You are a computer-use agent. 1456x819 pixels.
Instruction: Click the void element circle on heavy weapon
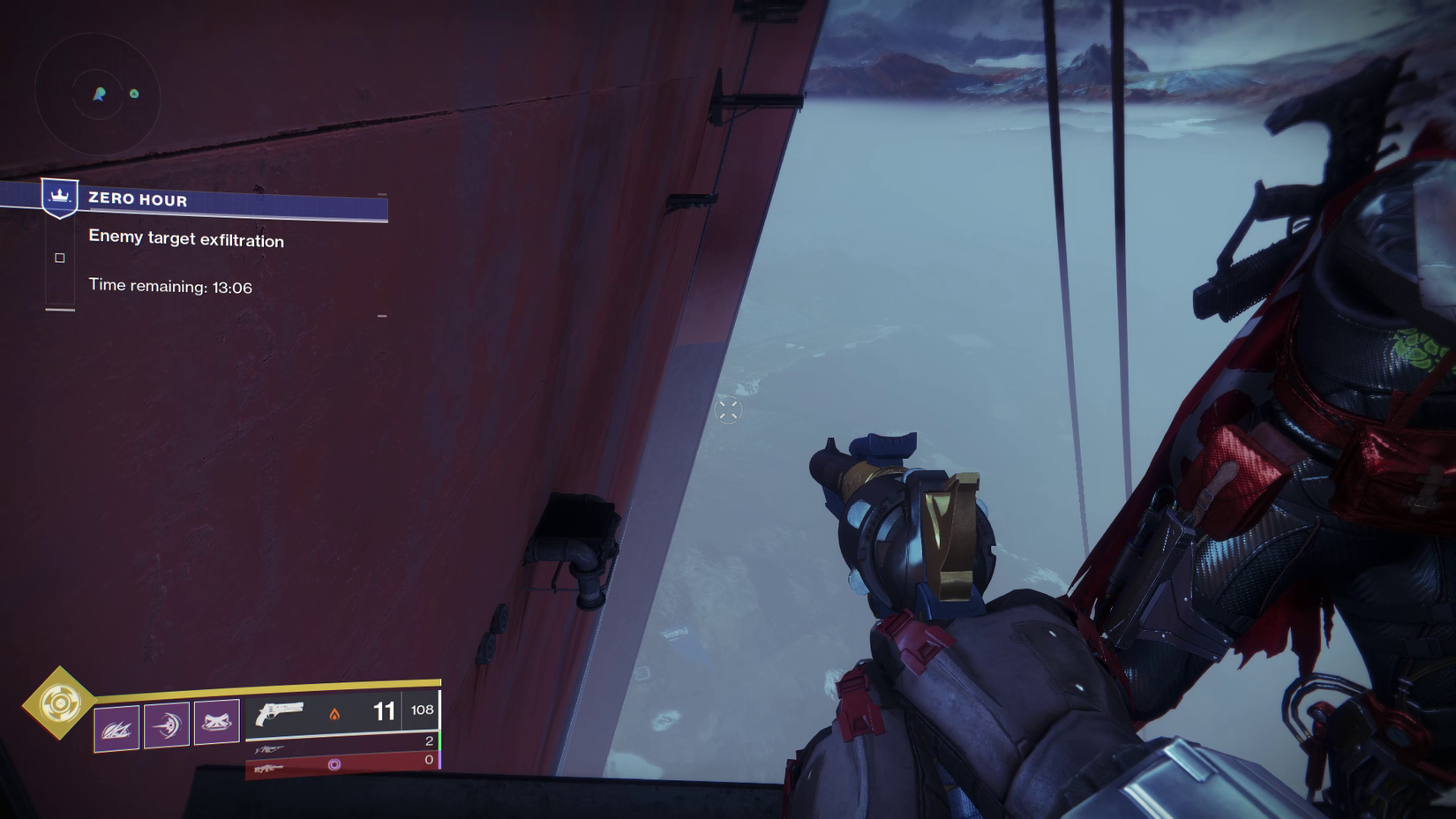point(336,764)
